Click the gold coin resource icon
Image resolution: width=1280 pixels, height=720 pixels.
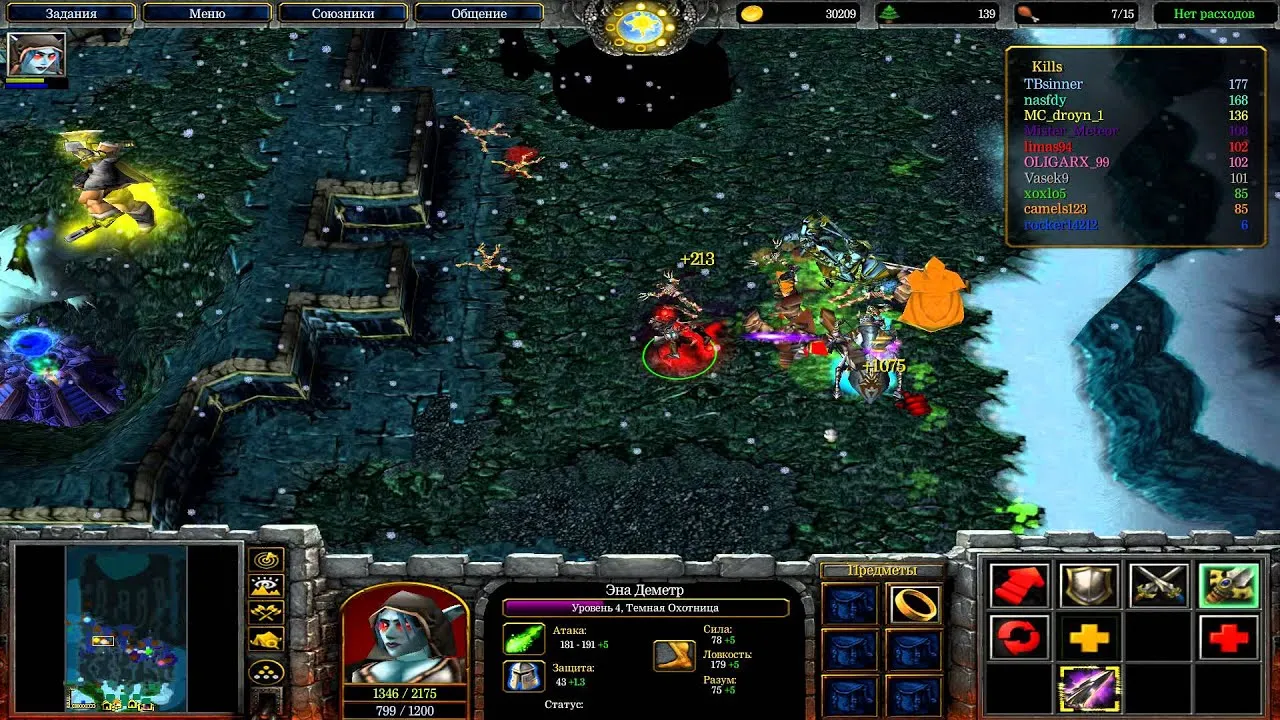(x=750, y=13)
